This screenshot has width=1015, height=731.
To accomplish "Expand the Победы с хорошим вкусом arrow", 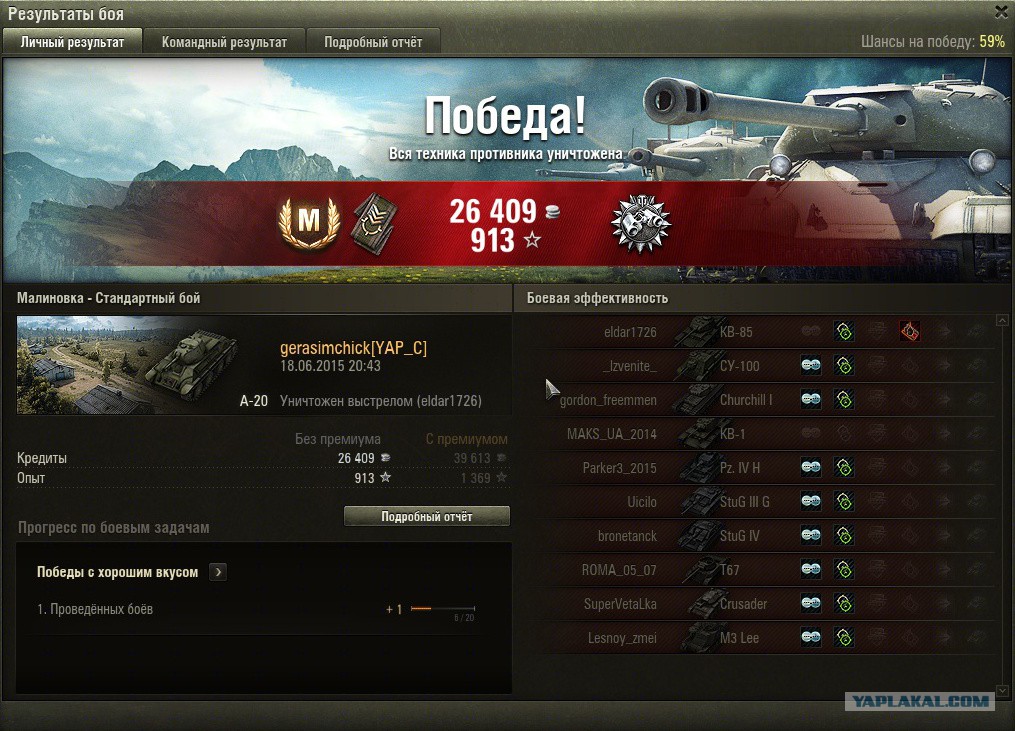I will [218, 572].
